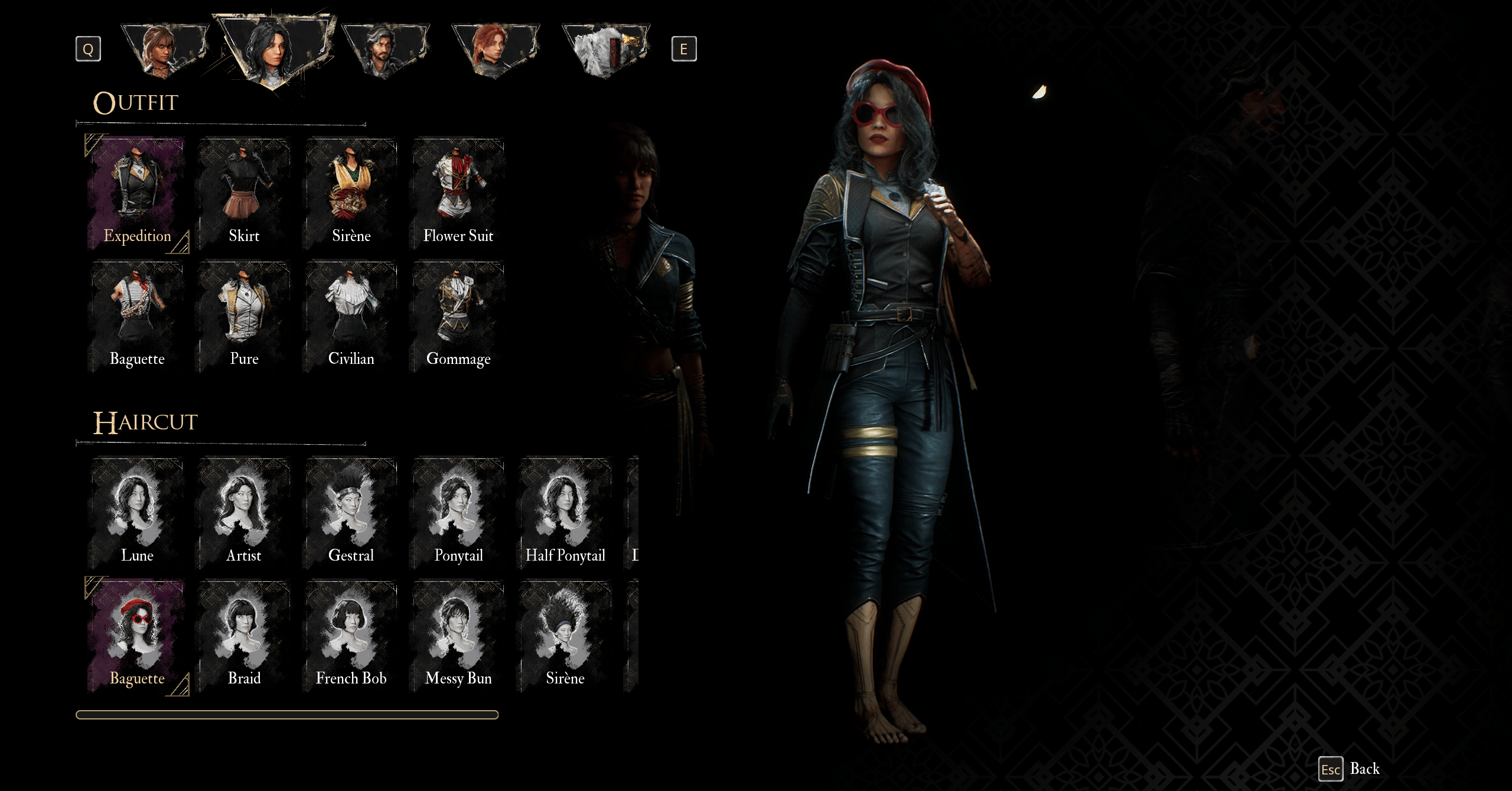Select the Expedition outfit tile

point(137,193)
